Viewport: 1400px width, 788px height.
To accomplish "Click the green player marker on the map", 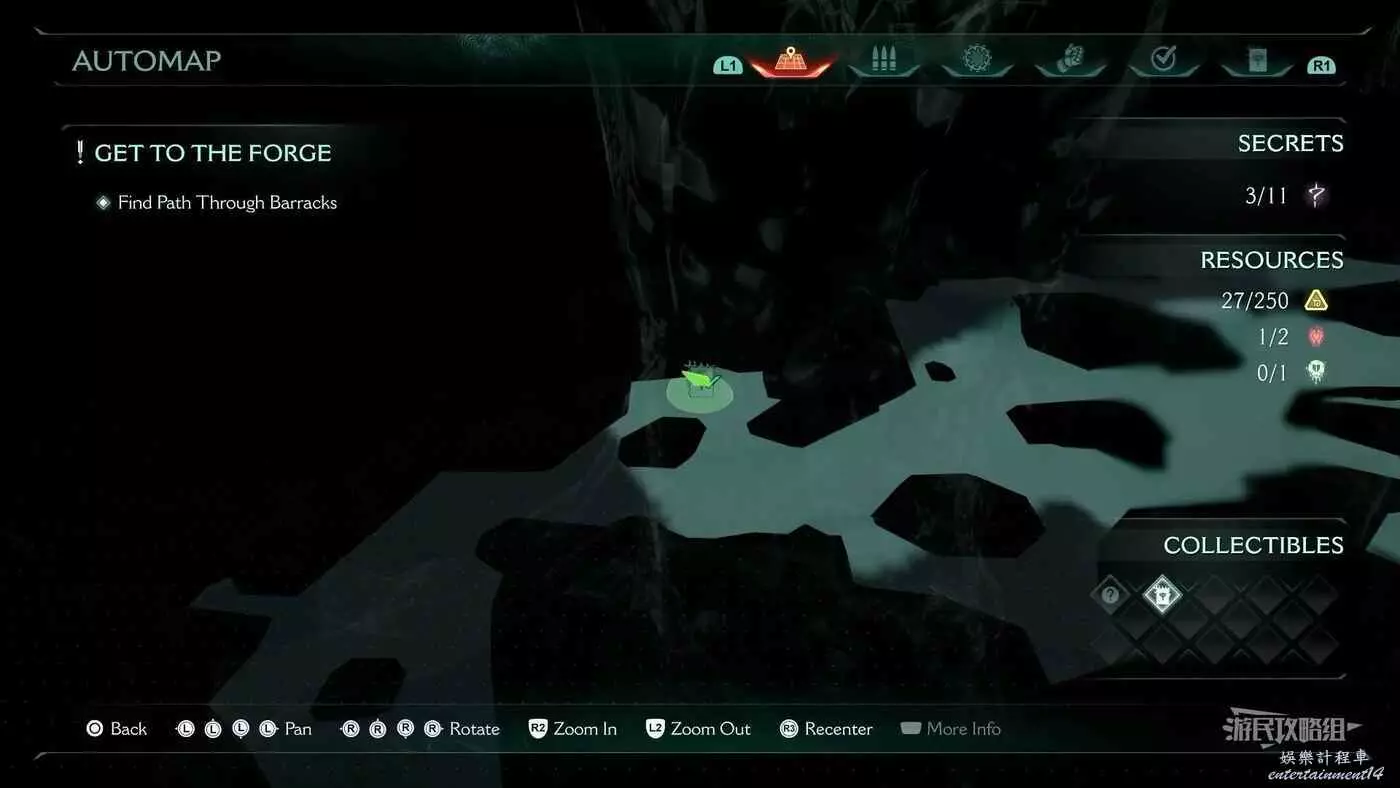I will pyautogui.click(x=700, y=386).
